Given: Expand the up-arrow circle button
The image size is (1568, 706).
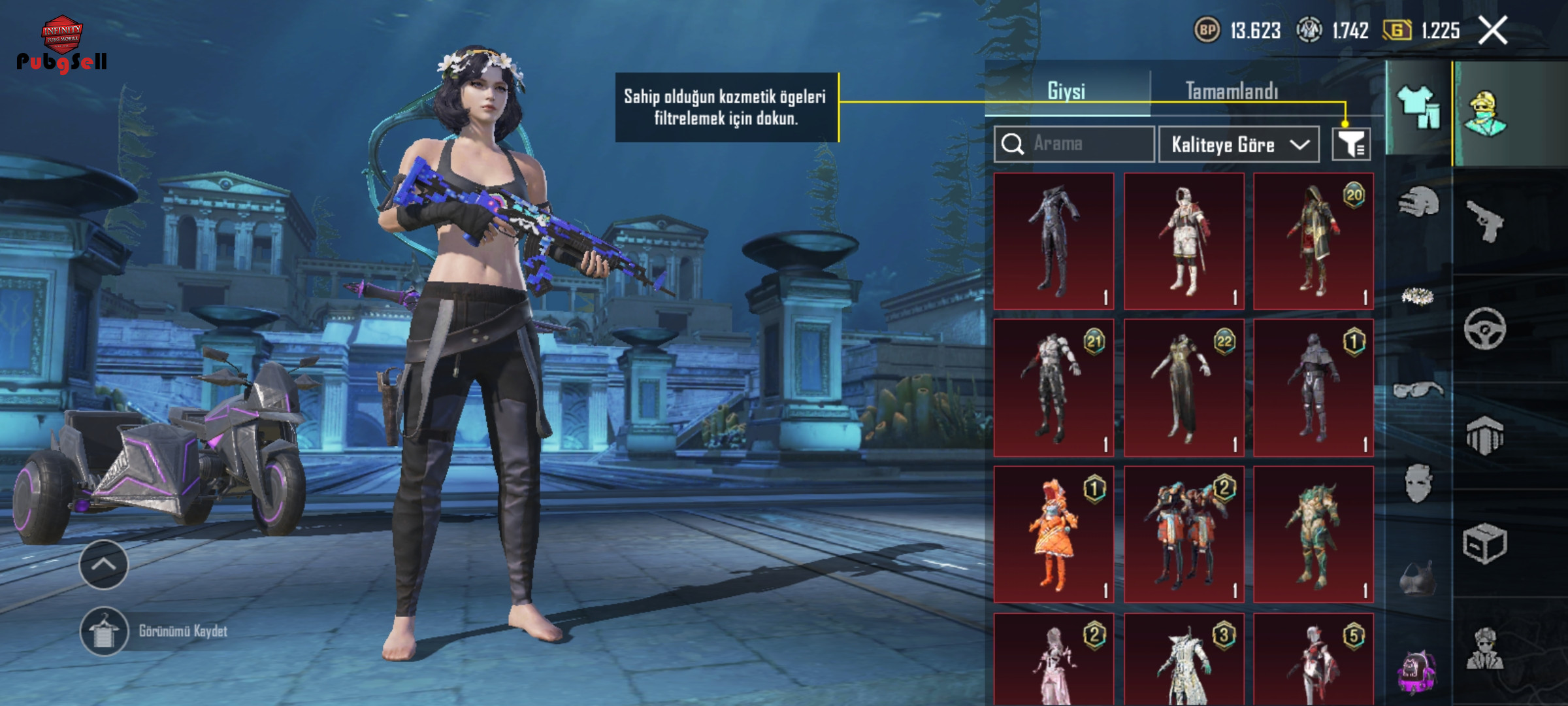Looking at the screenshot, I should coord(104,565).
